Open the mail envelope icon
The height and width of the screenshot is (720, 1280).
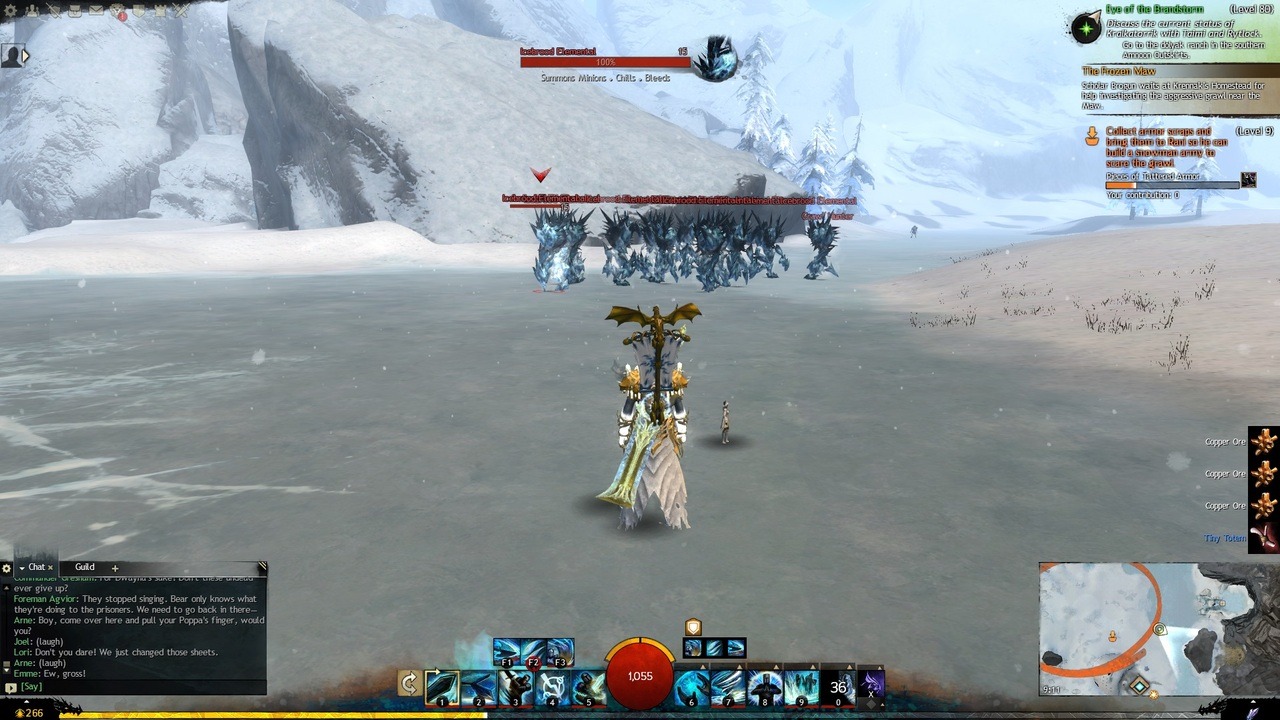tap(96, 11)
